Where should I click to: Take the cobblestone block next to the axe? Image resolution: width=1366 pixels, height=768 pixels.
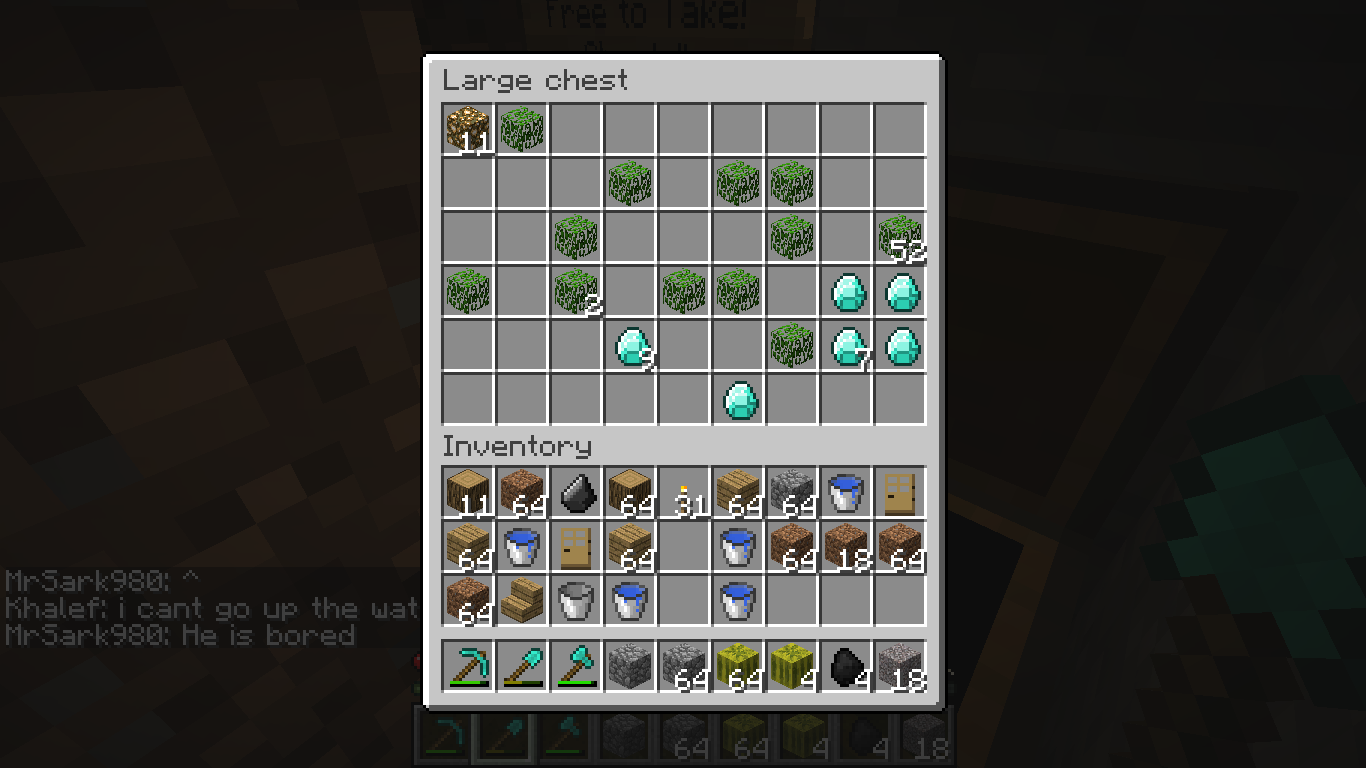pyautogui.click(x=629, y=667)
